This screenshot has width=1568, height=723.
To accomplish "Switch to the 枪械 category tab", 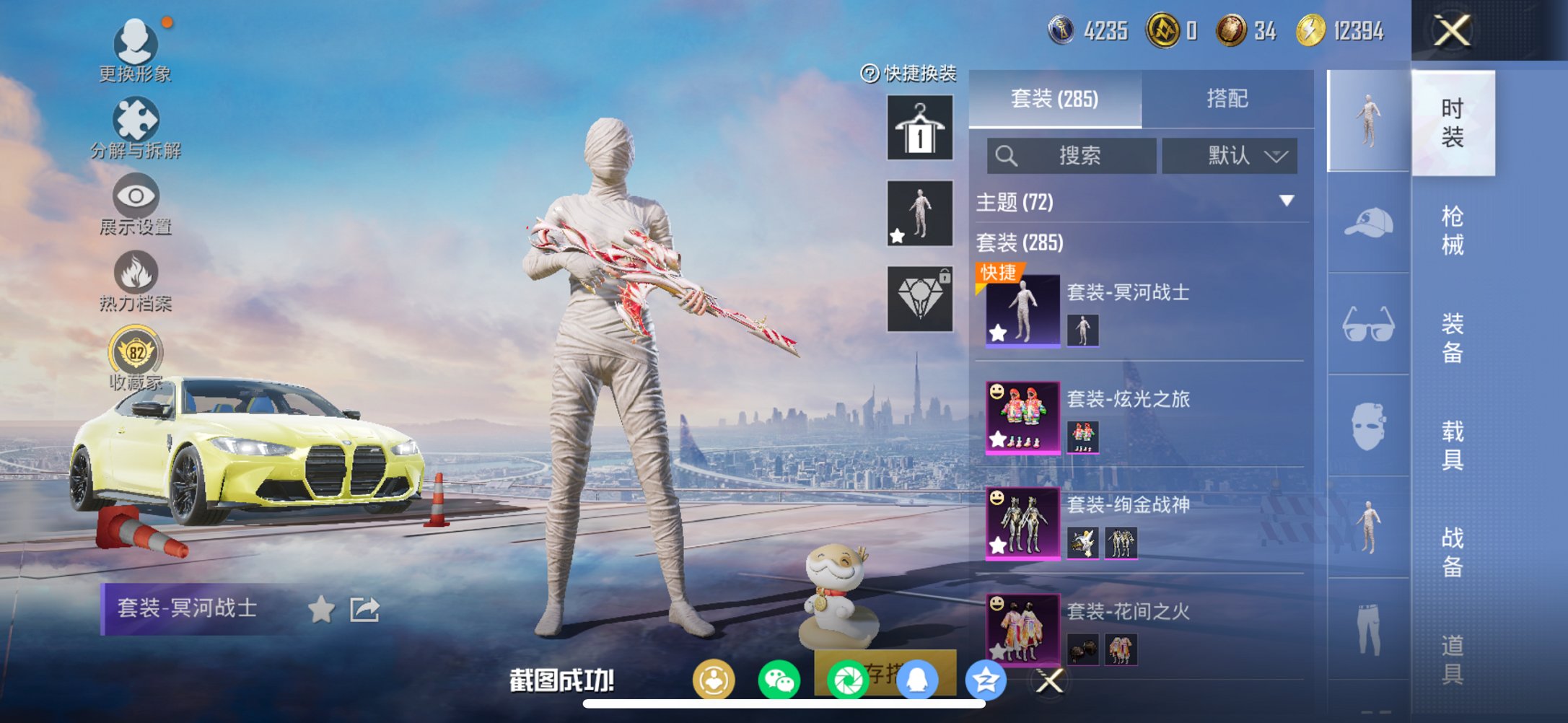I will coord(1455,229).
